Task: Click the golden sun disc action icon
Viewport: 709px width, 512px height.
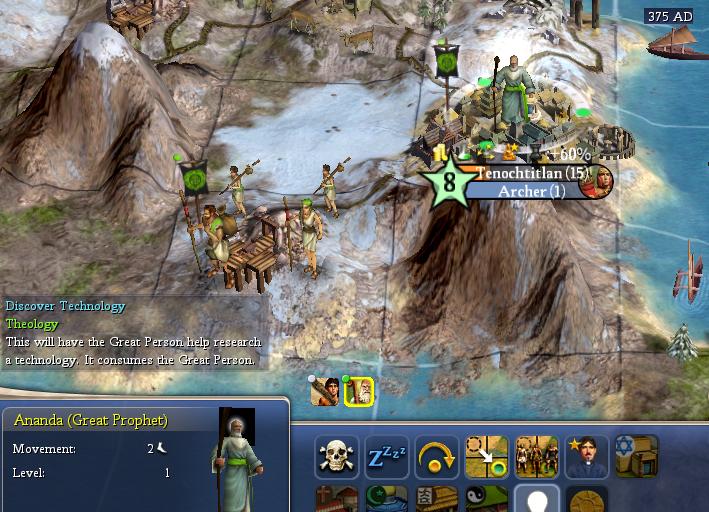Action: pyautogui.click(x=587, y=500)
